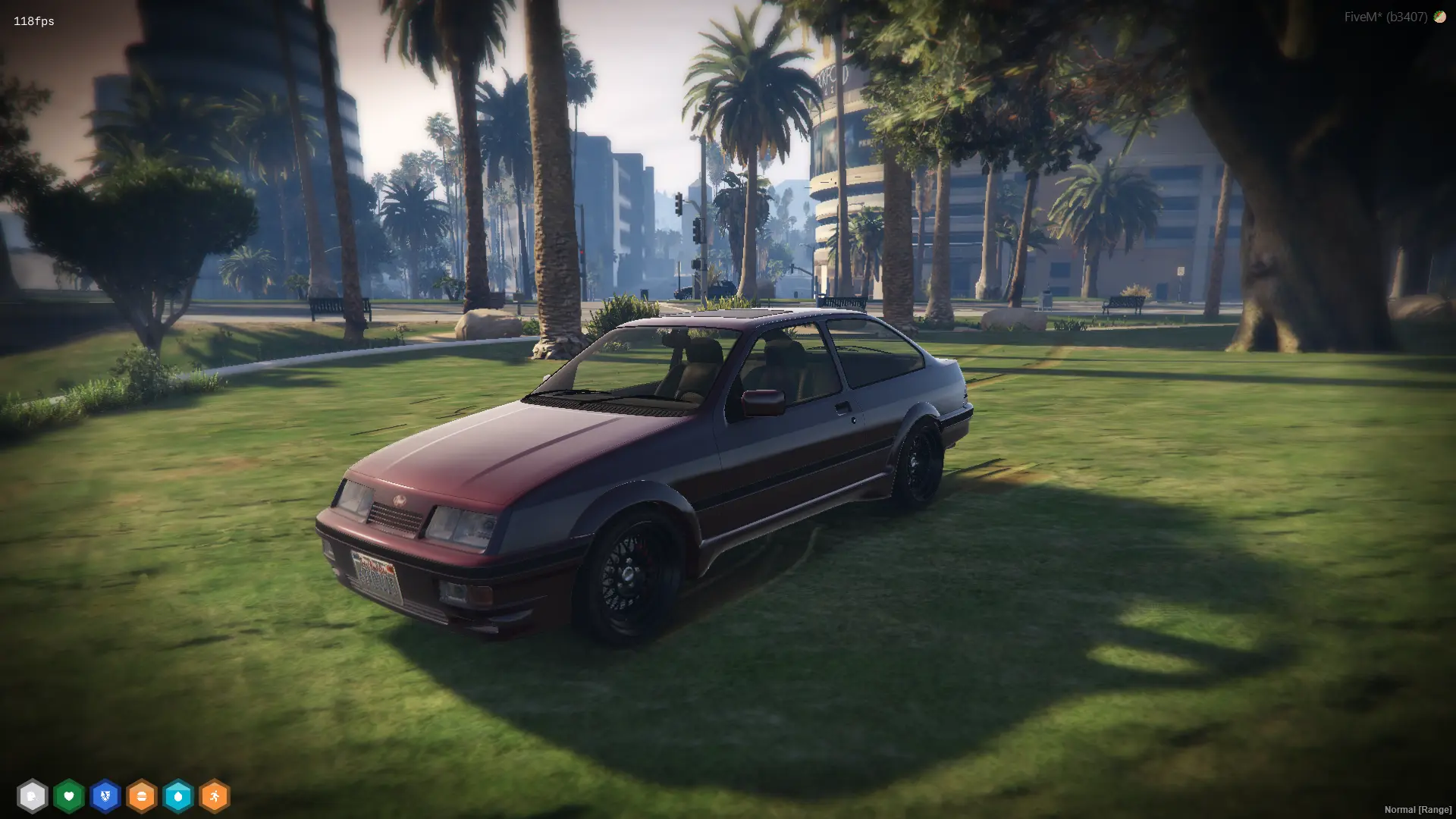This screenshot has width=1456, height=819.
Task: Click the grey talking-head voice icon
Action: [x=32, y=796]
